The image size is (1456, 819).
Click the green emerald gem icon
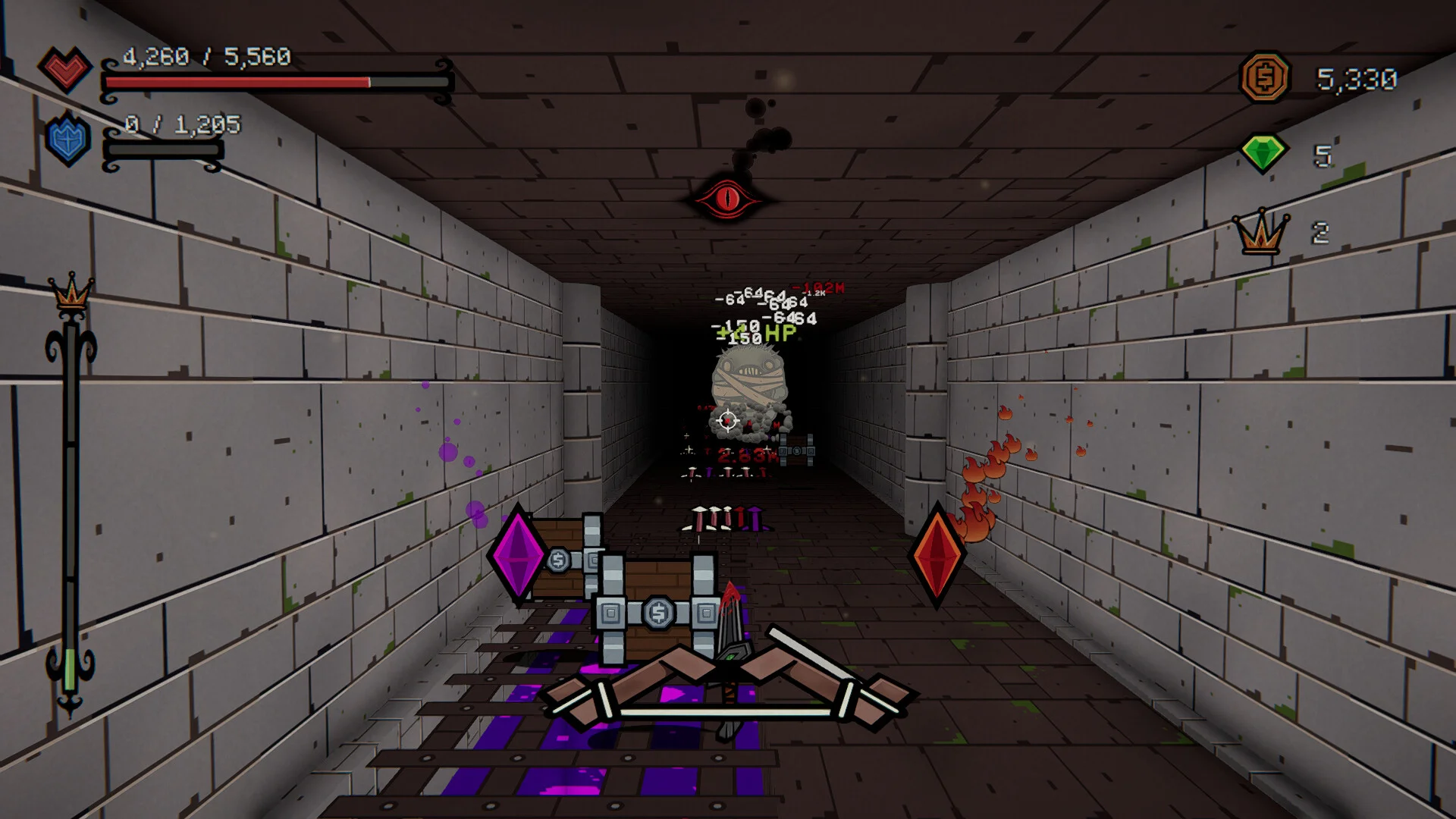point(1263,153)
